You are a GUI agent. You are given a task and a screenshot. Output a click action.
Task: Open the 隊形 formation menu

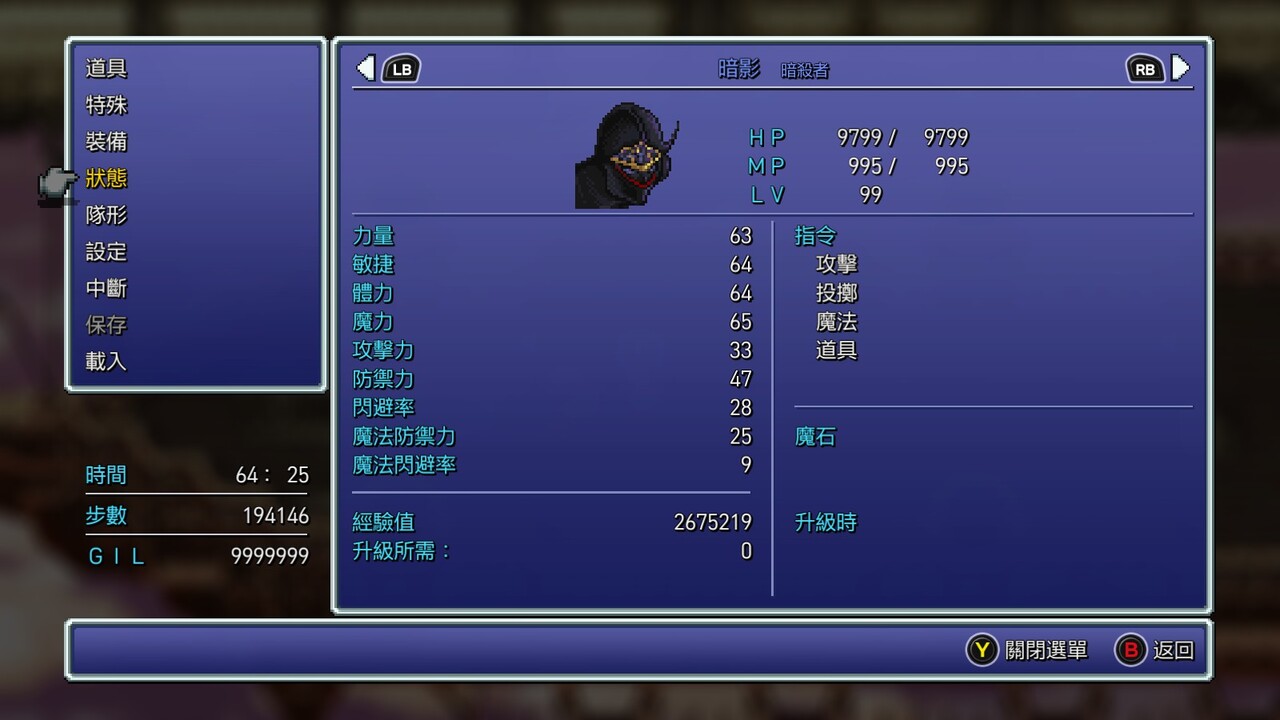[x=106, y=215]
